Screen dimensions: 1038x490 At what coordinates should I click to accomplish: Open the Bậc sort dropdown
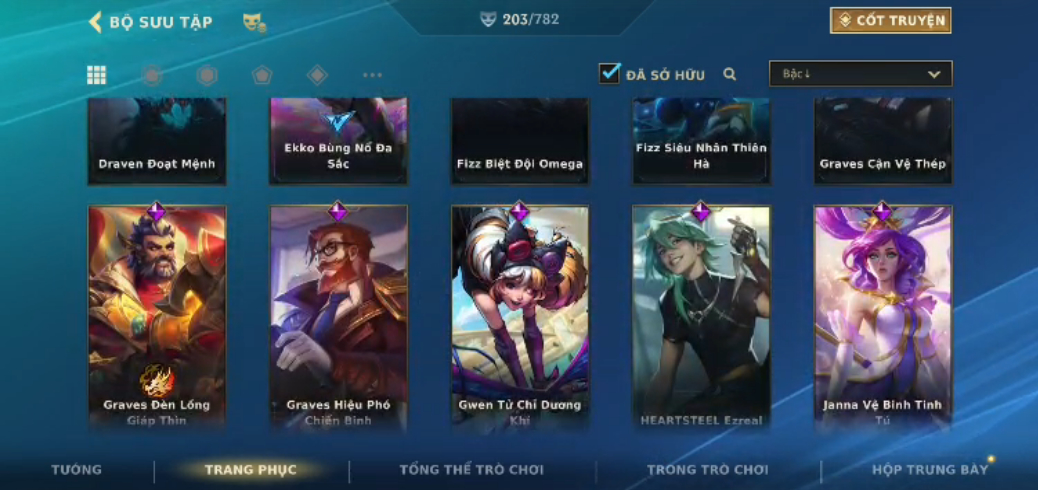pyautogui.click(x=860, y=74)
